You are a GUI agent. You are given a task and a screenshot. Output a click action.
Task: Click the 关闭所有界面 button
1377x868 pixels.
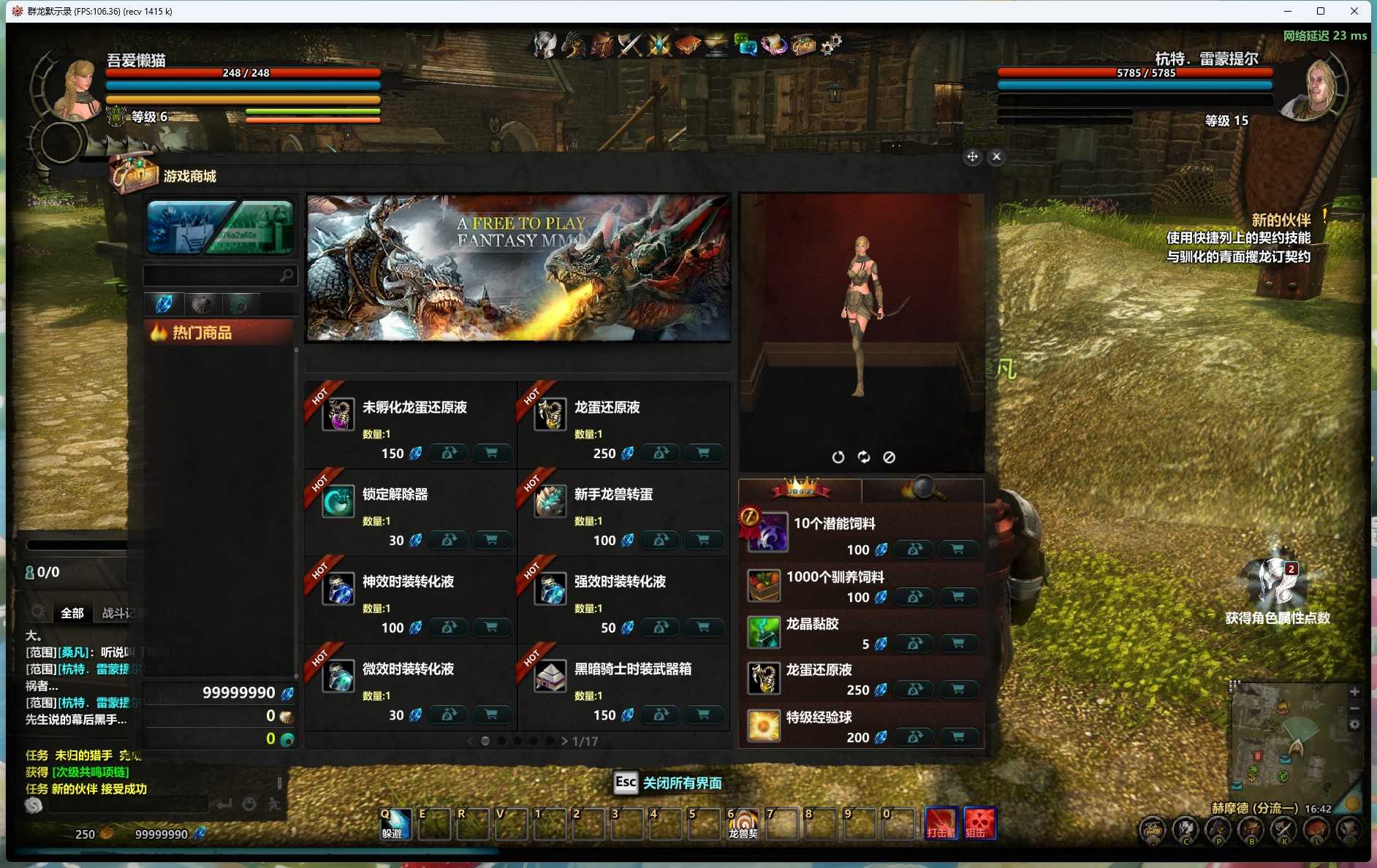tap(681, 783)
